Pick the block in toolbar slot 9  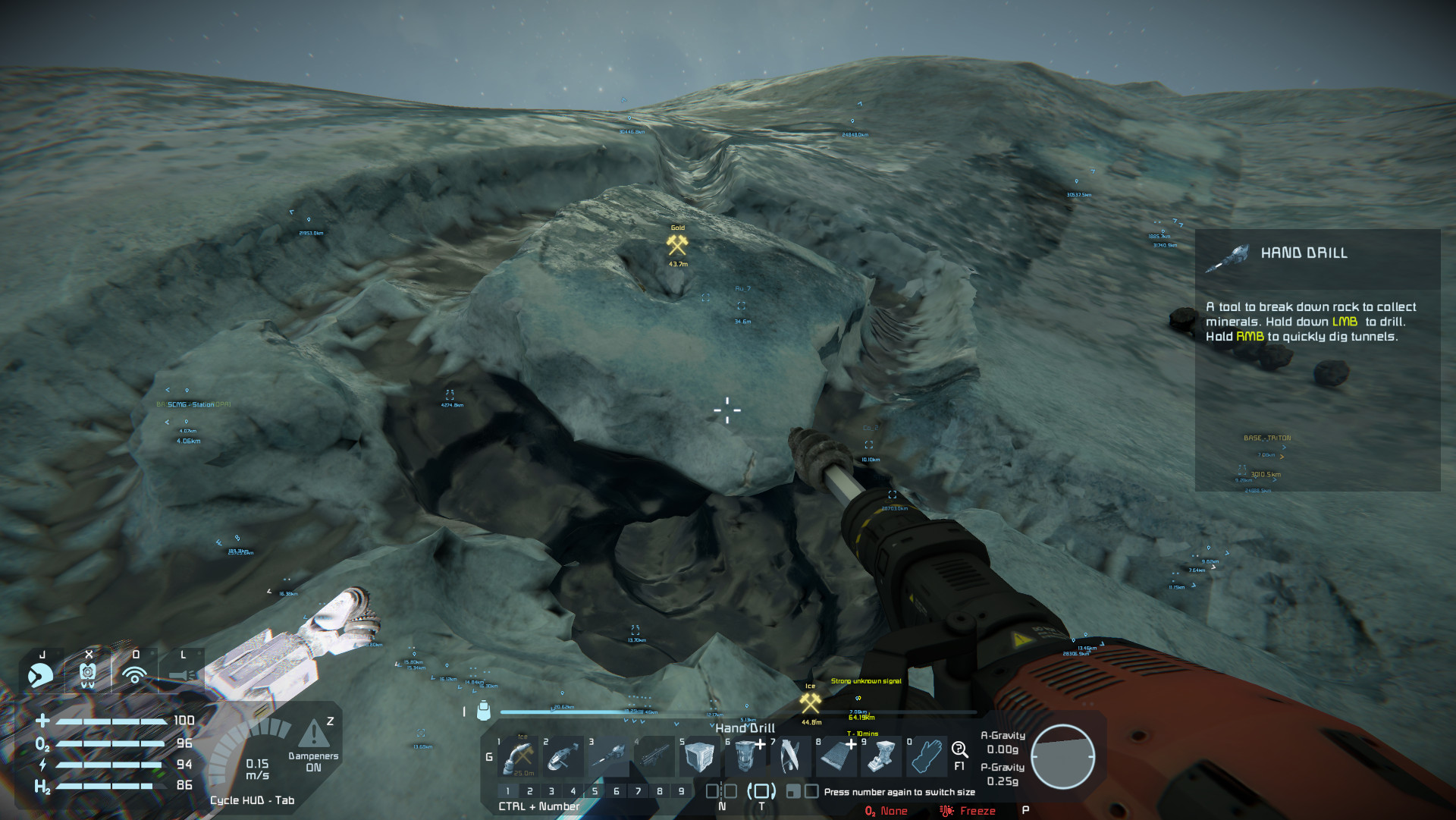[882, 756]
